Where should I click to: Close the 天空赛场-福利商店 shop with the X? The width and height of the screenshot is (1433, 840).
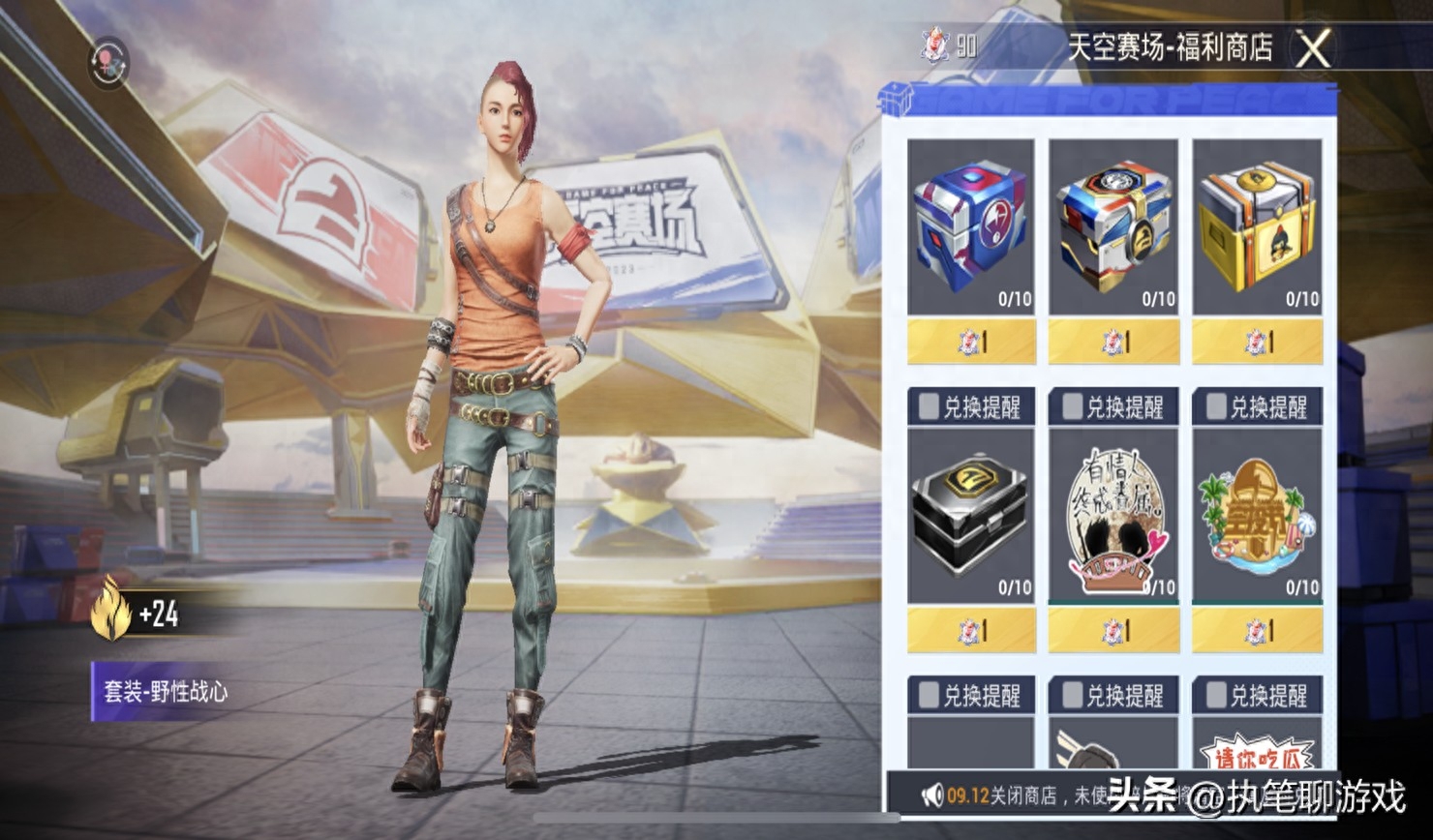tap(1313, 47)
